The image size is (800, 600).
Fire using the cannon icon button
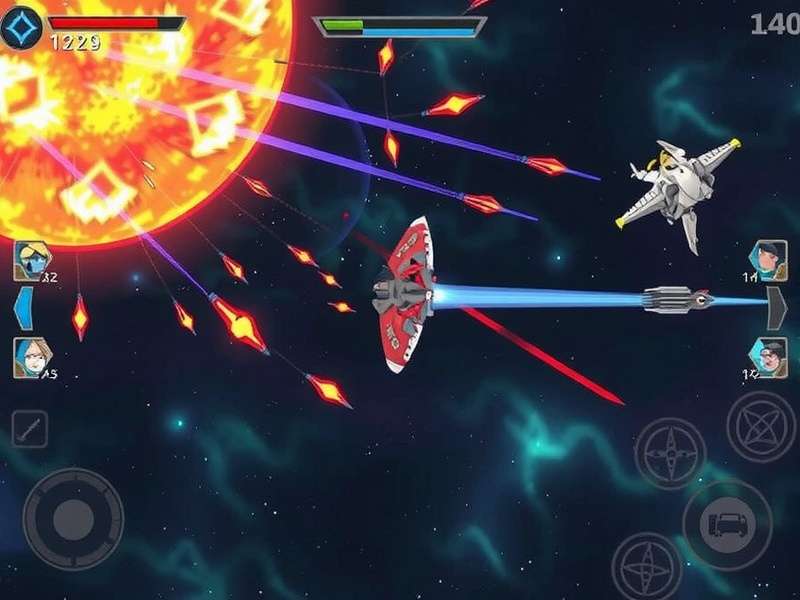click(x=727, y=524)
